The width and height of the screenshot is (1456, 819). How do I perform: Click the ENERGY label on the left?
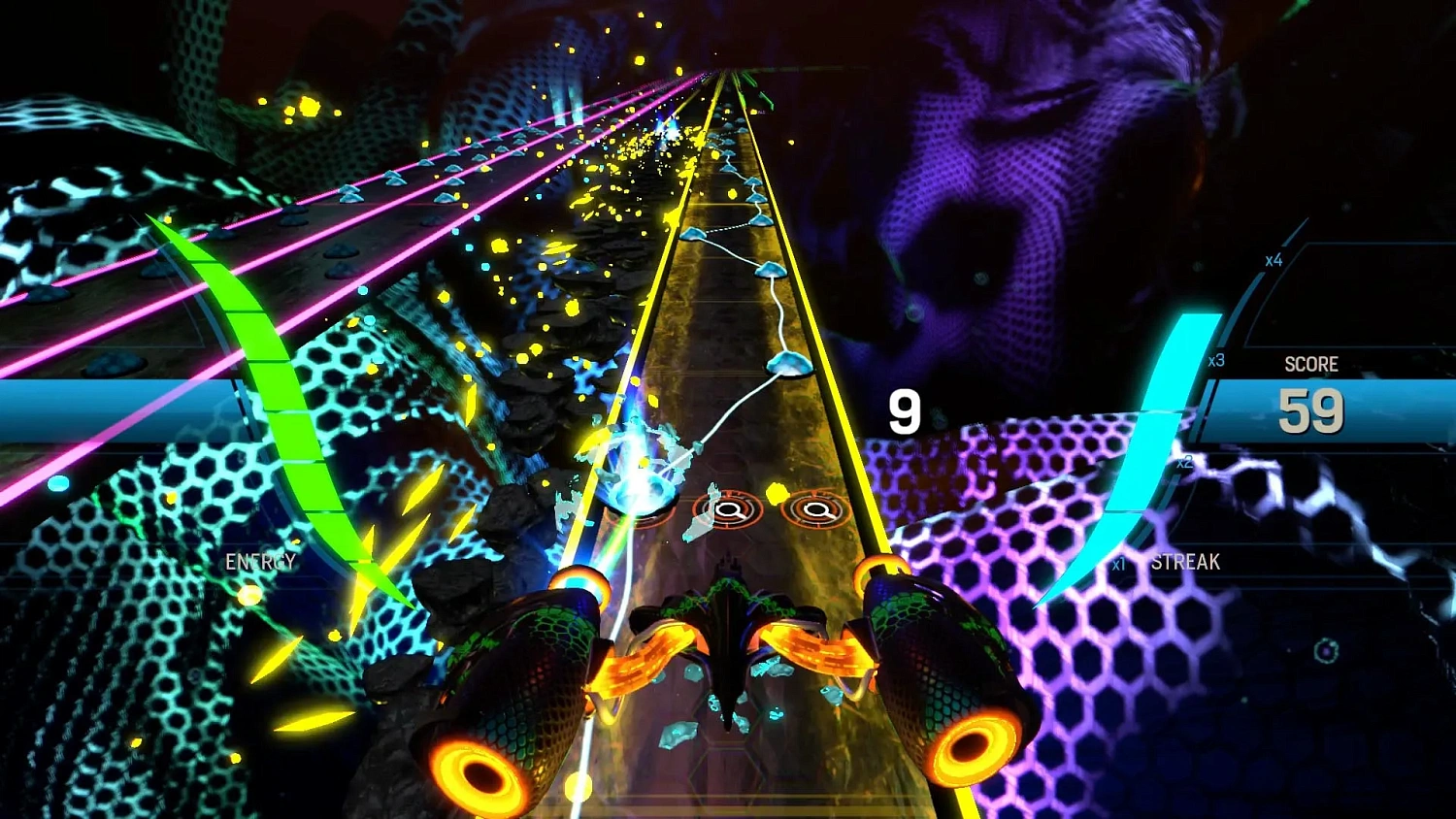261,561
